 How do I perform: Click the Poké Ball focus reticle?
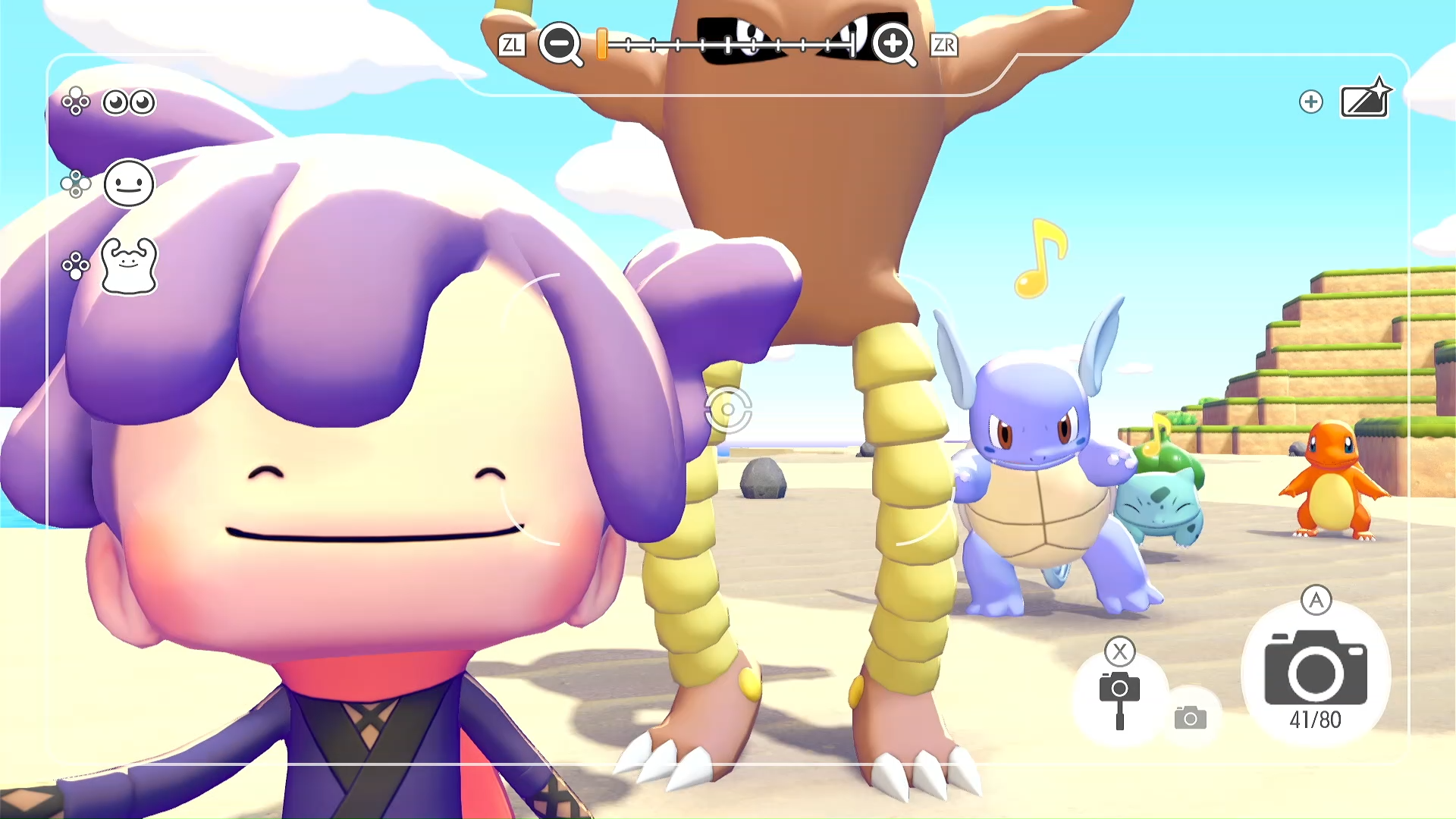click(727, 409)
